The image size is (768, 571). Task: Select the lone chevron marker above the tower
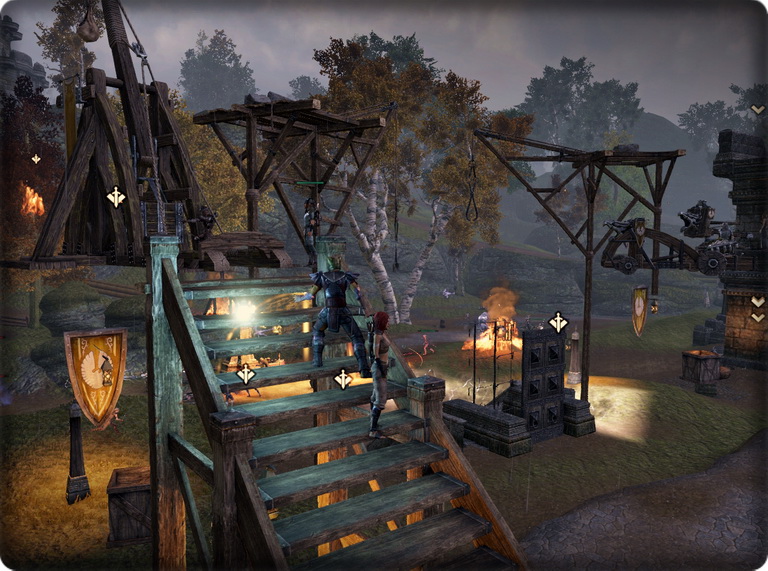pos(757,110)
